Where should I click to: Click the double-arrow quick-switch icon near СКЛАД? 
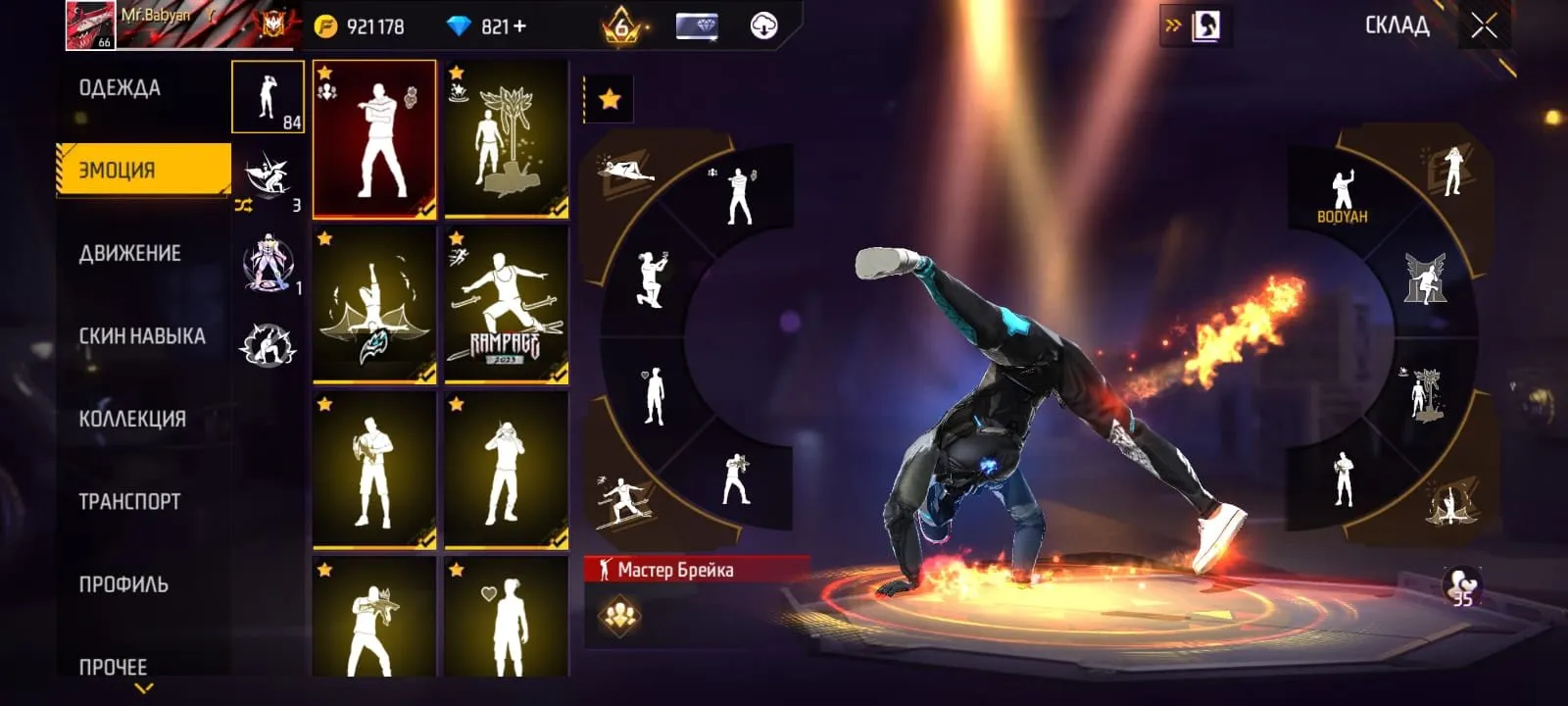coord(1172,24)
